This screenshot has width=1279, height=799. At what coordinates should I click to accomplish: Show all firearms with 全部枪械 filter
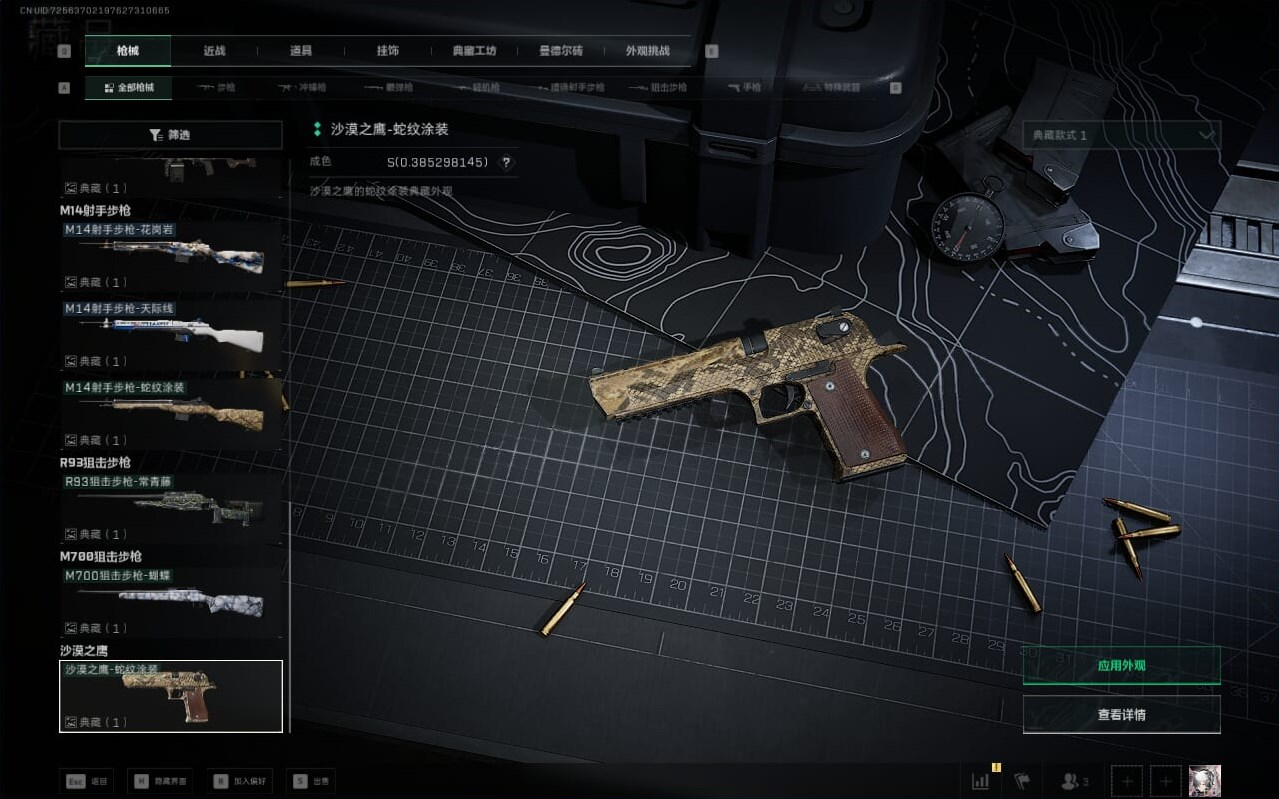pyautogui.click(x=128, y=88)
